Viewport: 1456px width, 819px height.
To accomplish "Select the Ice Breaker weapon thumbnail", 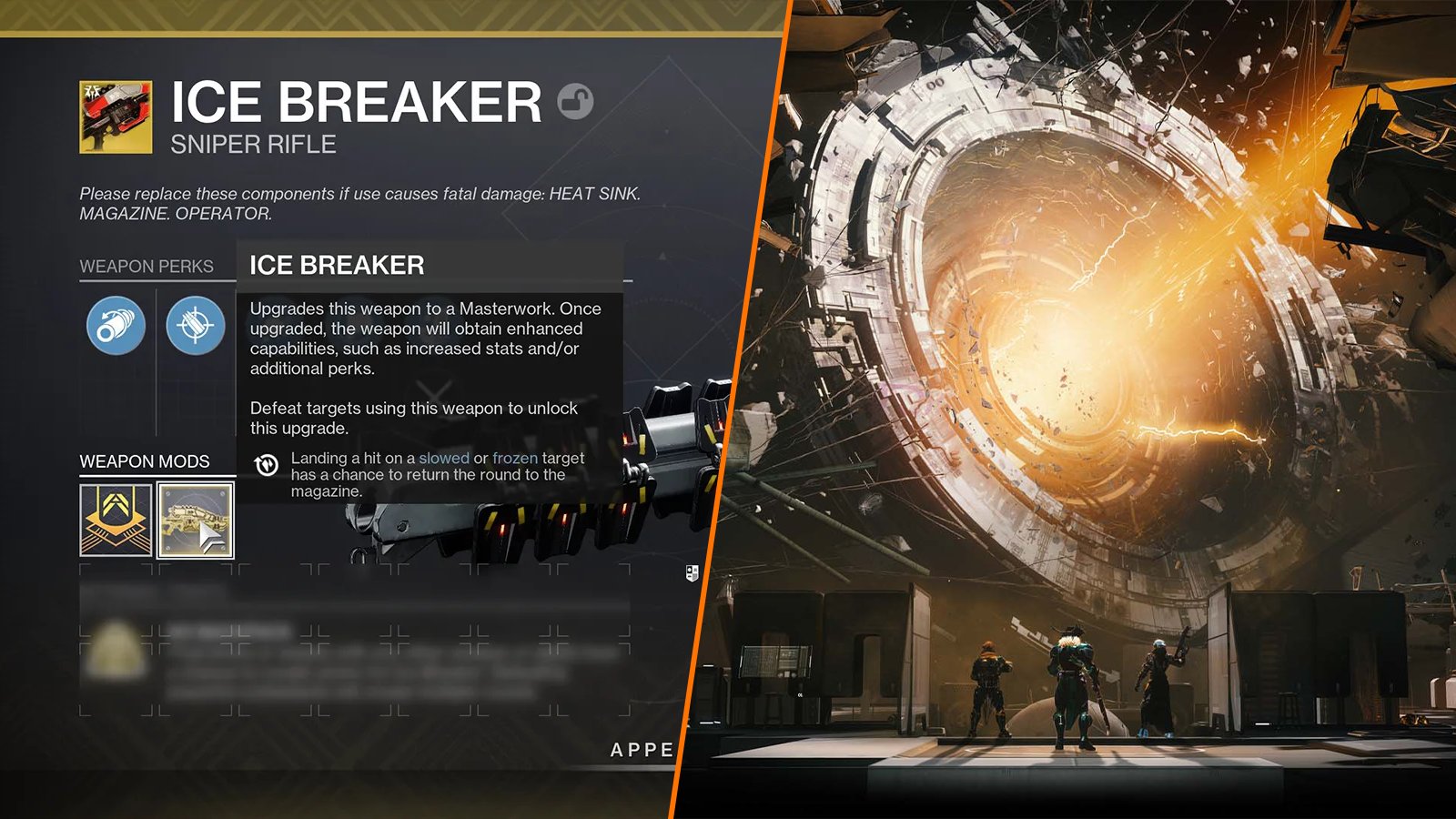I will [x=117, y=117].
